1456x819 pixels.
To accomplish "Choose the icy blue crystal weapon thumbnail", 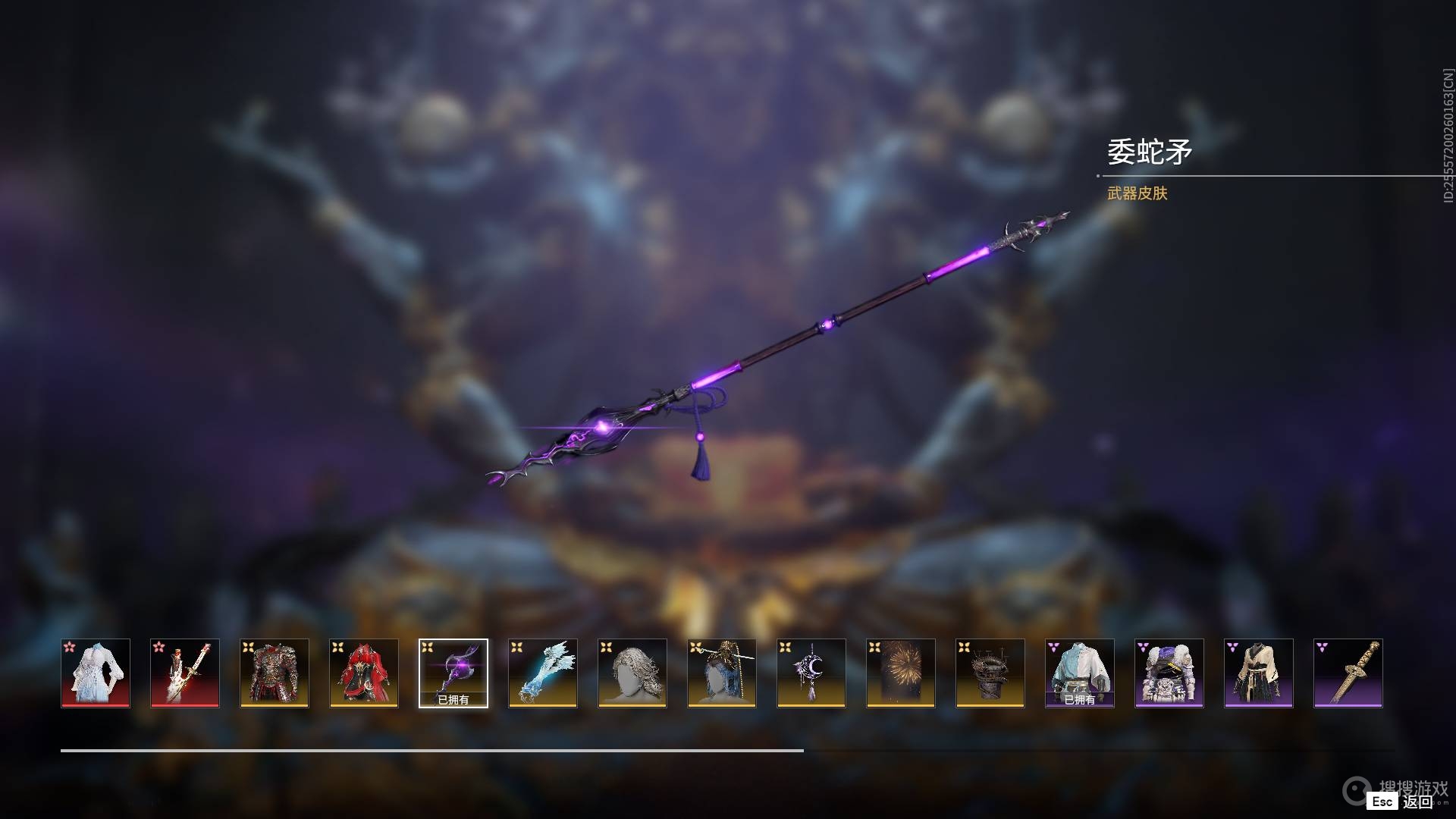I will click(543, 673).
